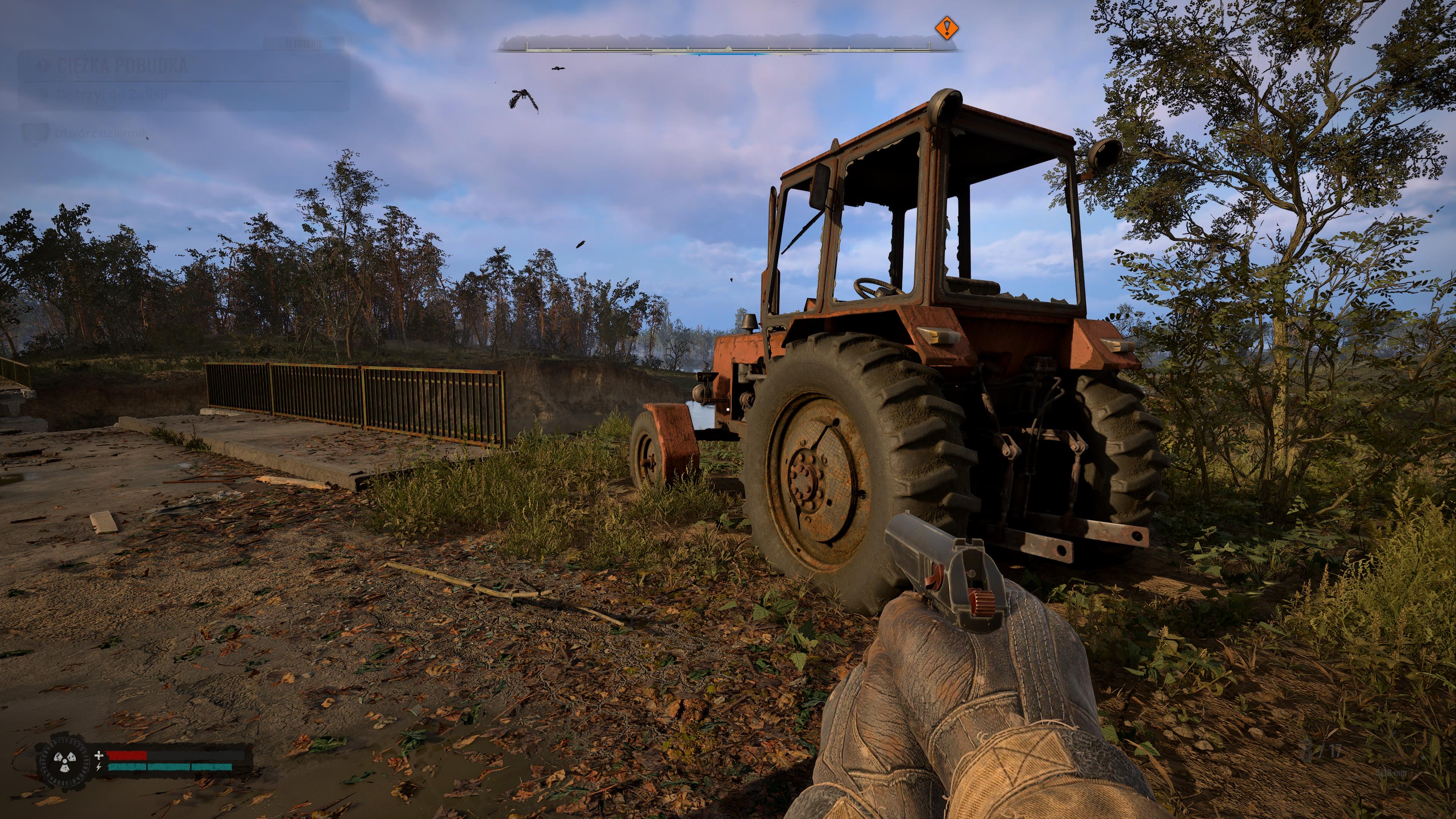Image resolution: width=1456 pixels, height=819 pixels.
Task: Click the stamina lightning bolt icon
Action: tap(98, 768)
